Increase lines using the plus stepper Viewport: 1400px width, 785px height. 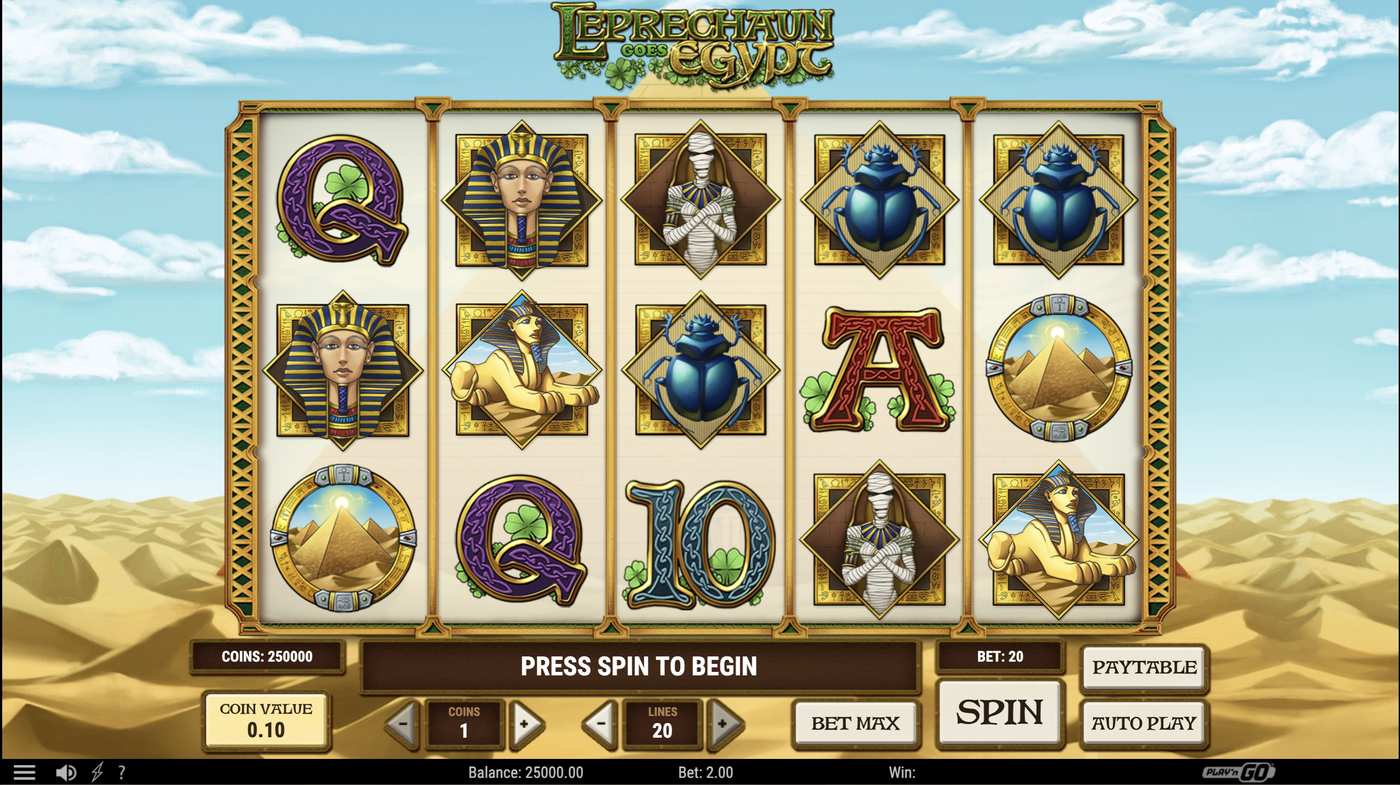pyautogui.click(x=723, y=721)
